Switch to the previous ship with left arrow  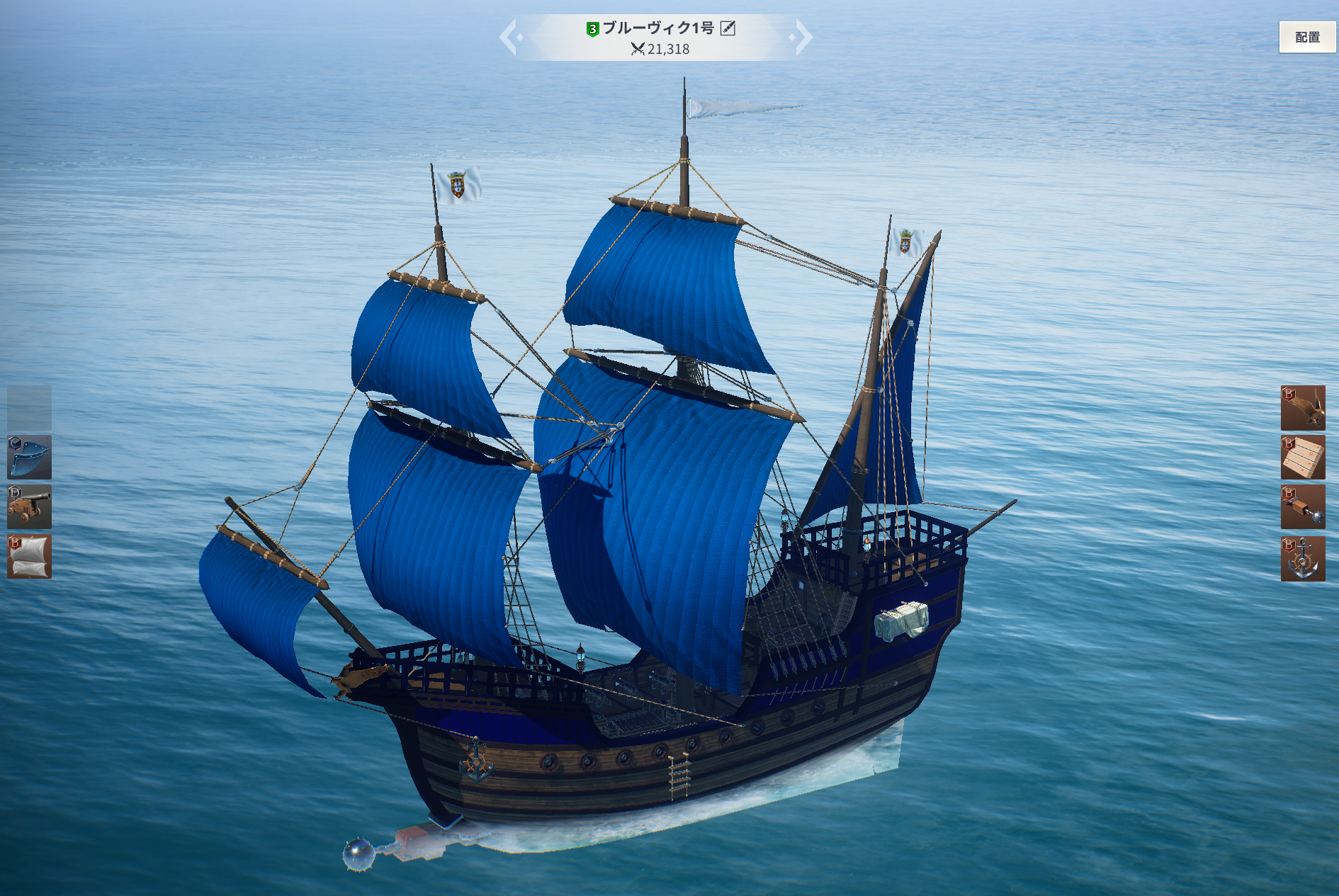509,37
